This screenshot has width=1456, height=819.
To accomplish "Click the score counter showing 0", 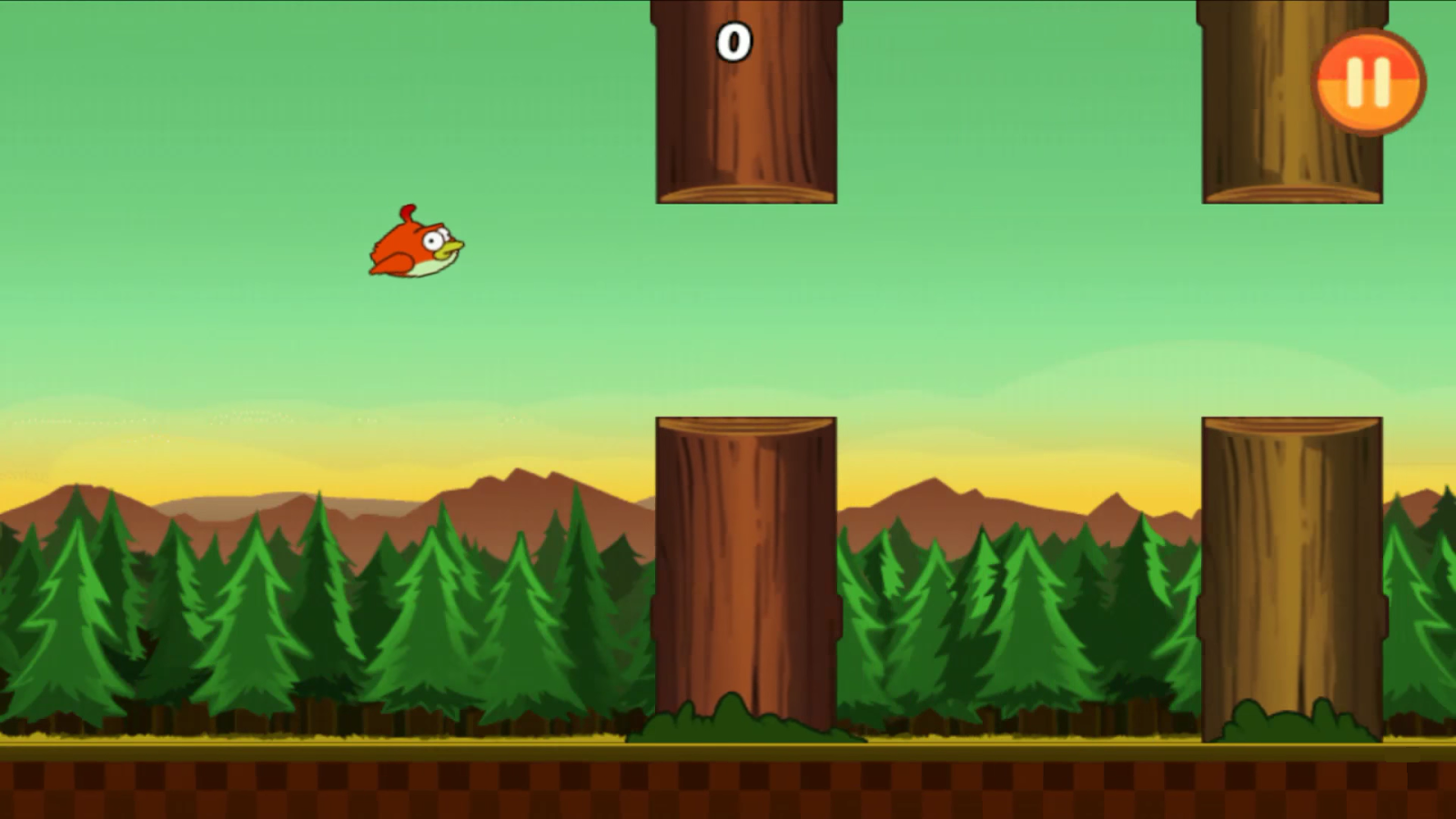I will click(733, 42).
